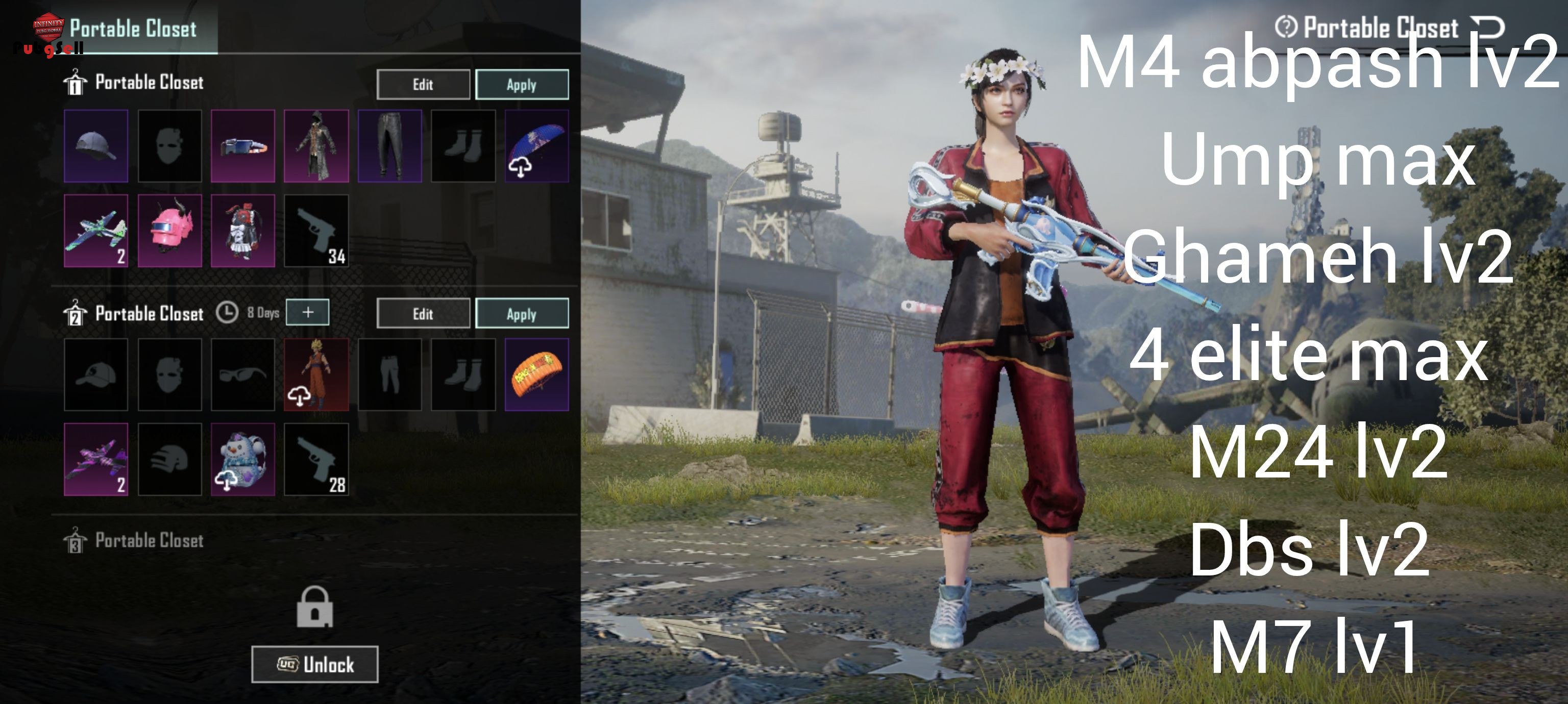Select the purple plane skin

point(96,460)
